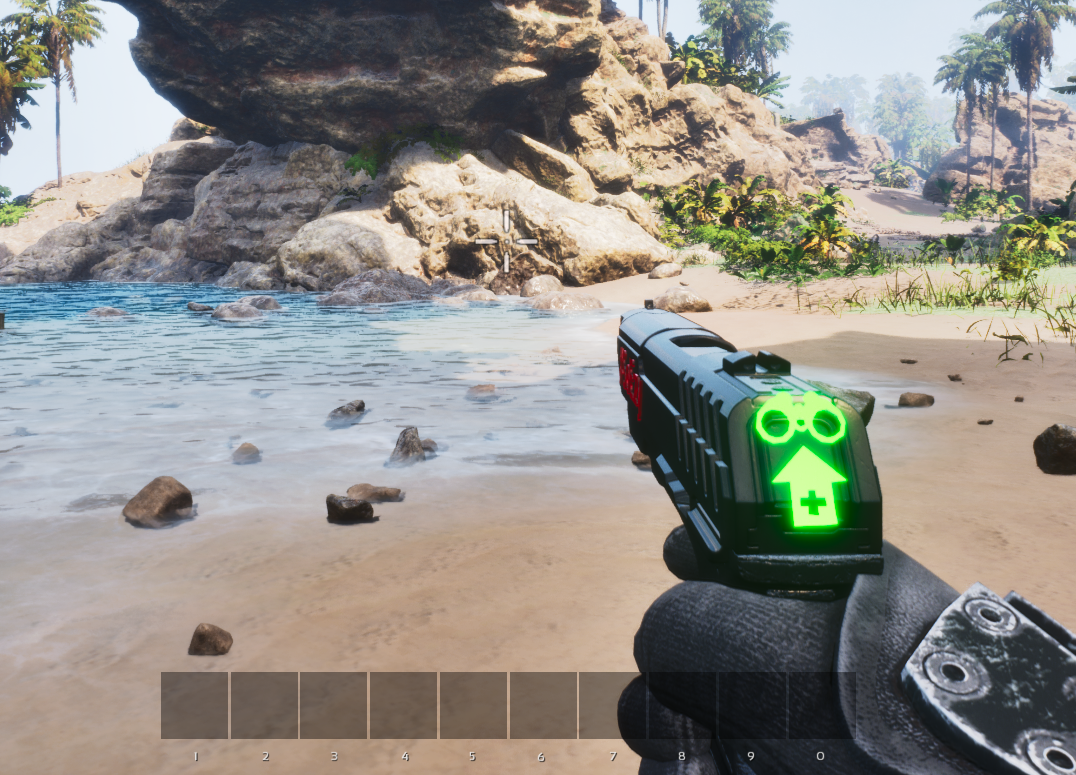Select hotbar slot 8
Screen dimensions: 1076x775
coord(682,705)
